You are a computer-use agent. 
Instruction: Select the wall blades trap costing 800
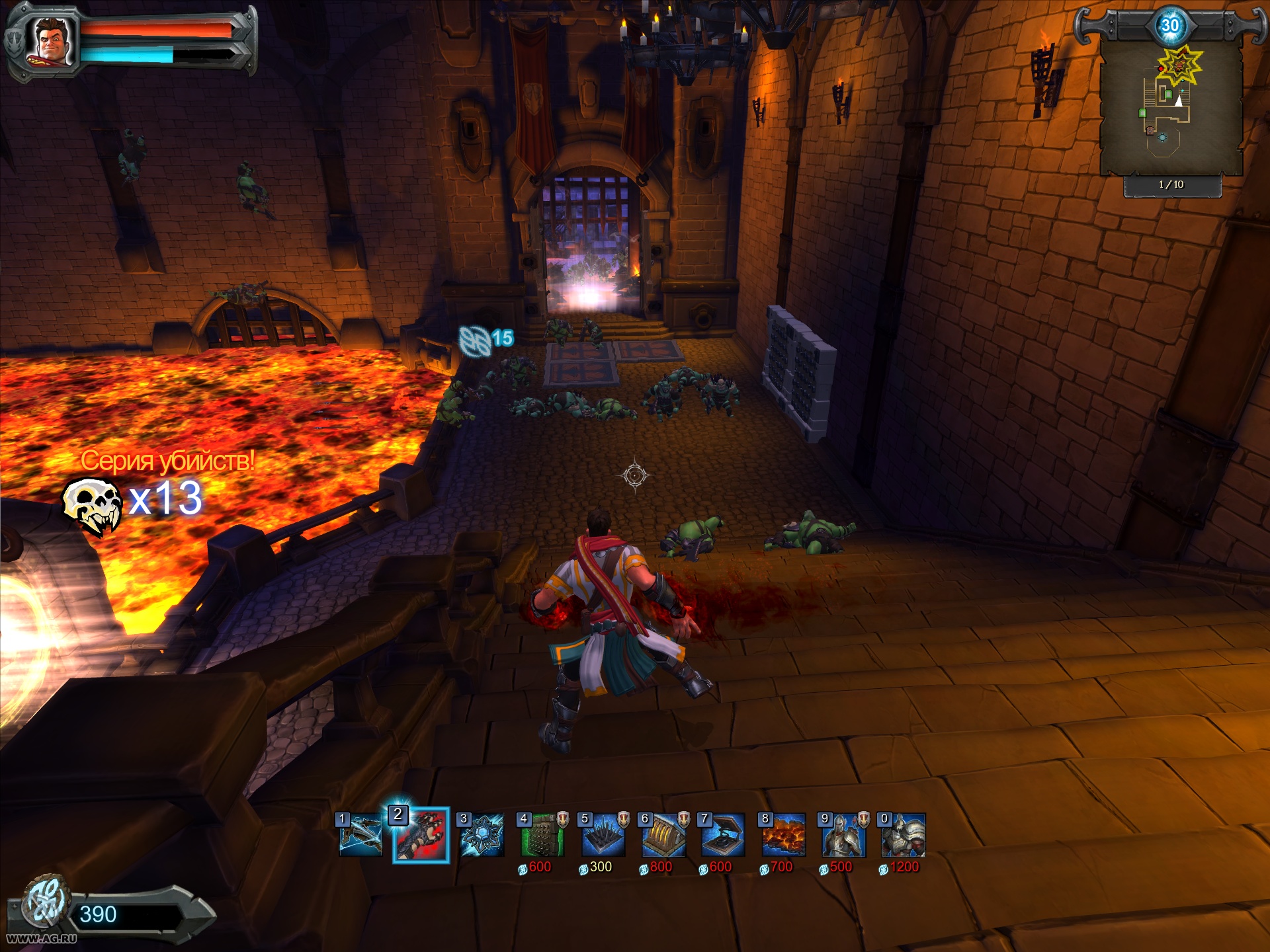pyautogui.click(x=663, y=835)
